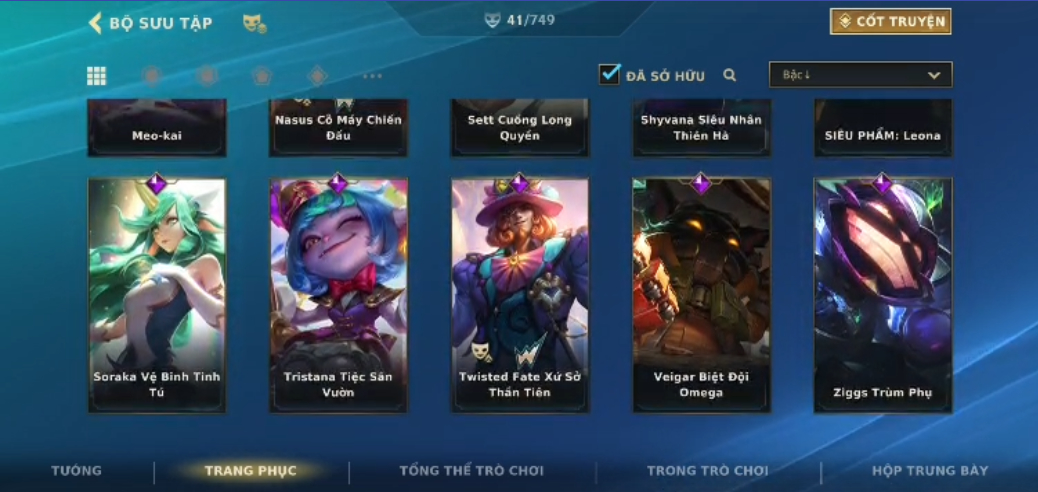The height and width of the screenshot is (492, 1038).
Task: Open the Hộp Trưng Bày tab
Action: pos(930,471)
